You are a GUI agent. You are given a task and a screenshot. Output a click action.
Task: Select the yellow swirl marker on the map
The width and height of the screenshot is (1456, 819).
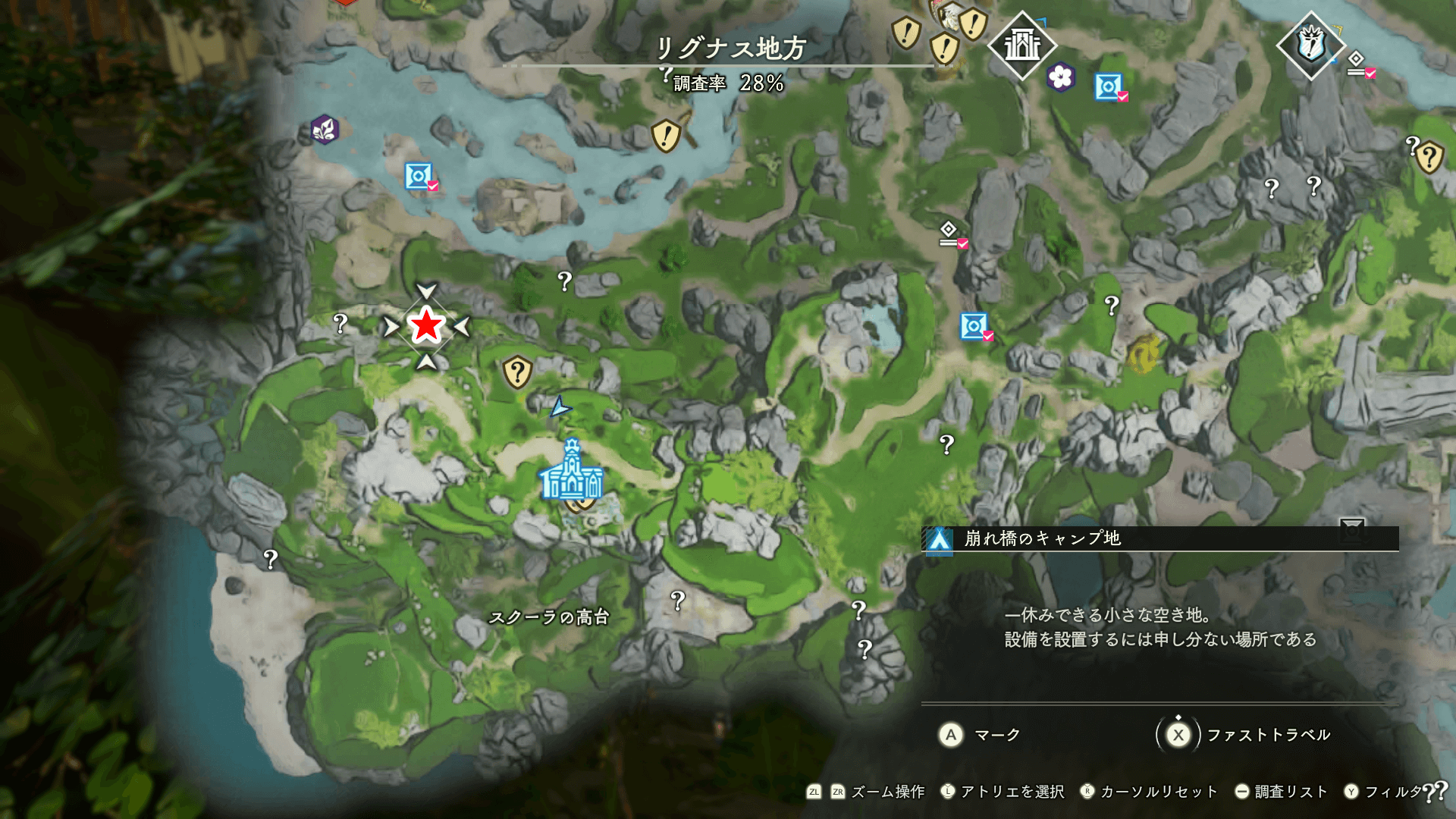[1144, 353]
